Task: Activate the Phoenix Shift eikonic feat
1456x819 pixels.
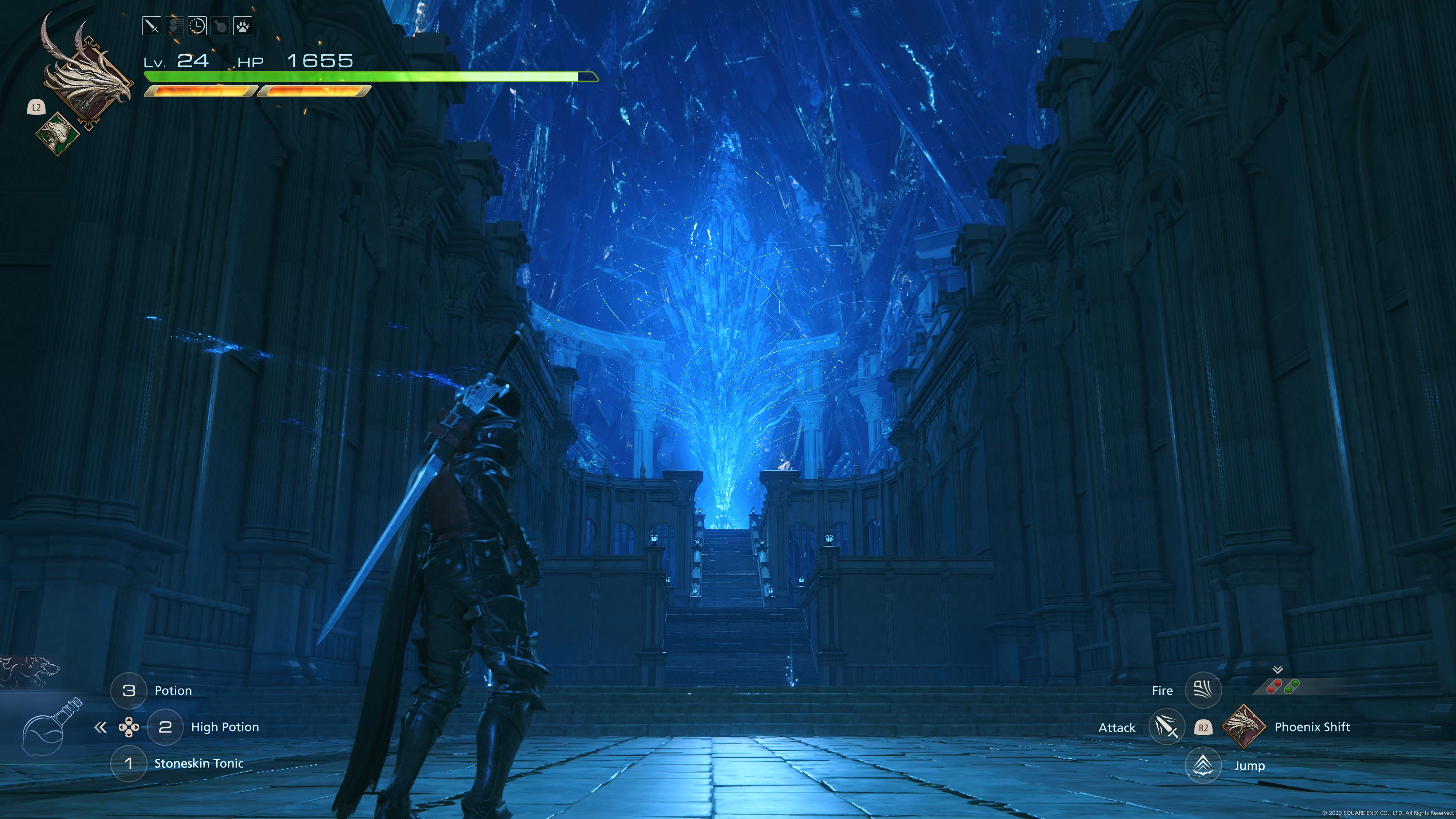Action: coord(1243,727)
